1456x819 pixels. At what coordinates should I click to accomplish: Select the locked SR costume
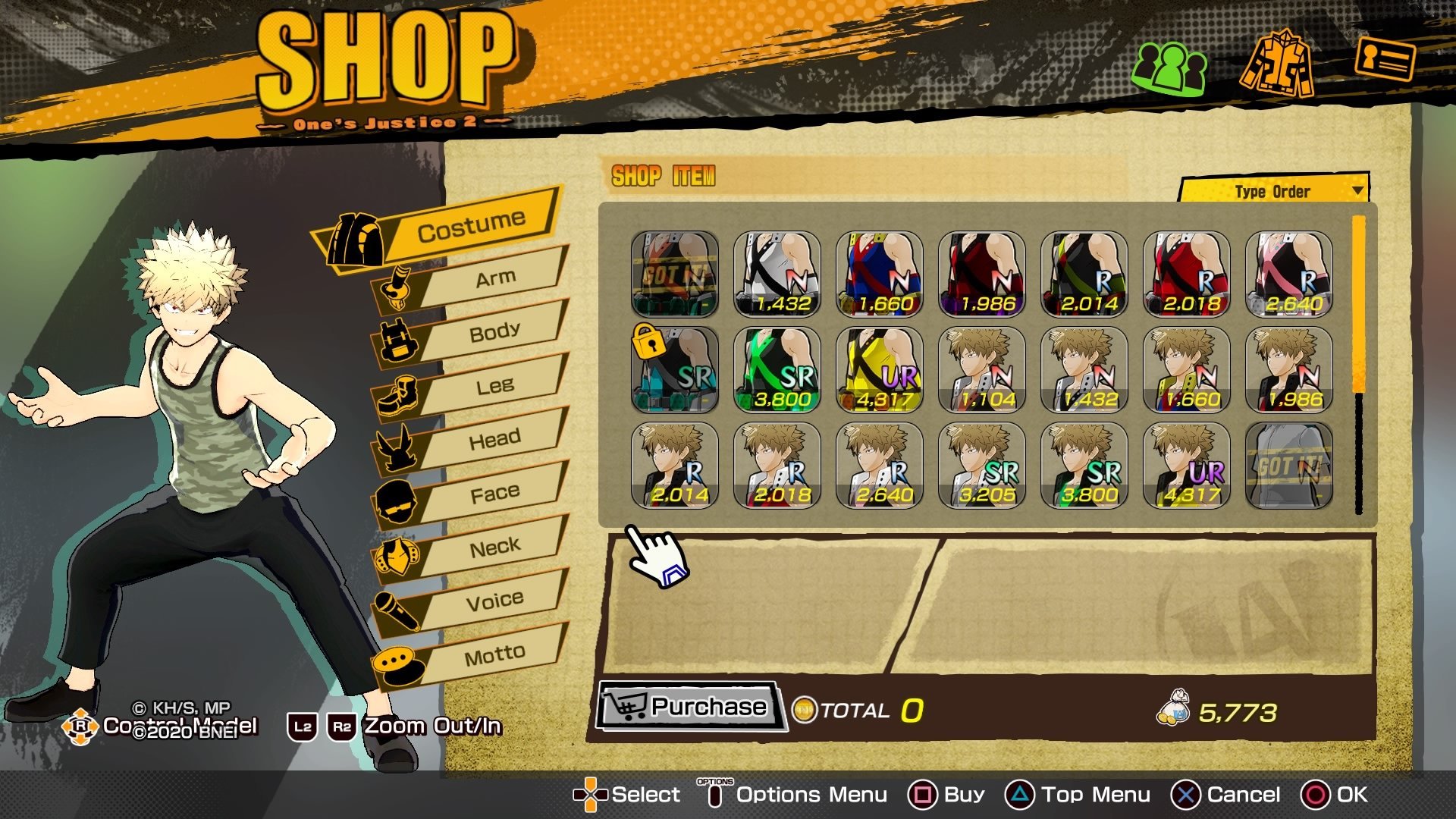[x=675, y=370]
